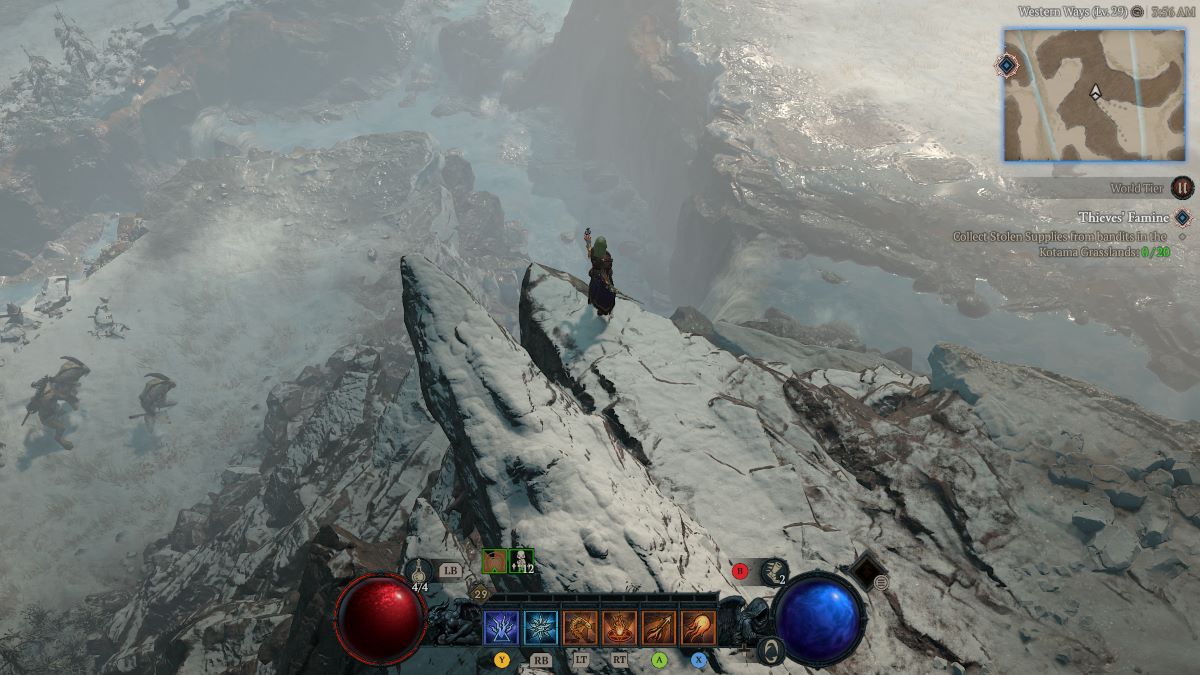
Task: Cast the fire circle skill
Action: coord(619,628)
